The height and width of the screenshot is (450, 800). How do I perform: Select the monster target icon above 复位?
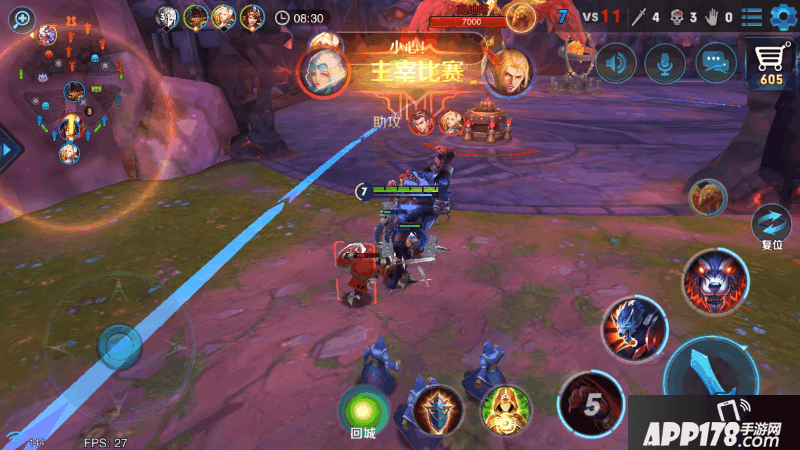(x=707, y=197)
